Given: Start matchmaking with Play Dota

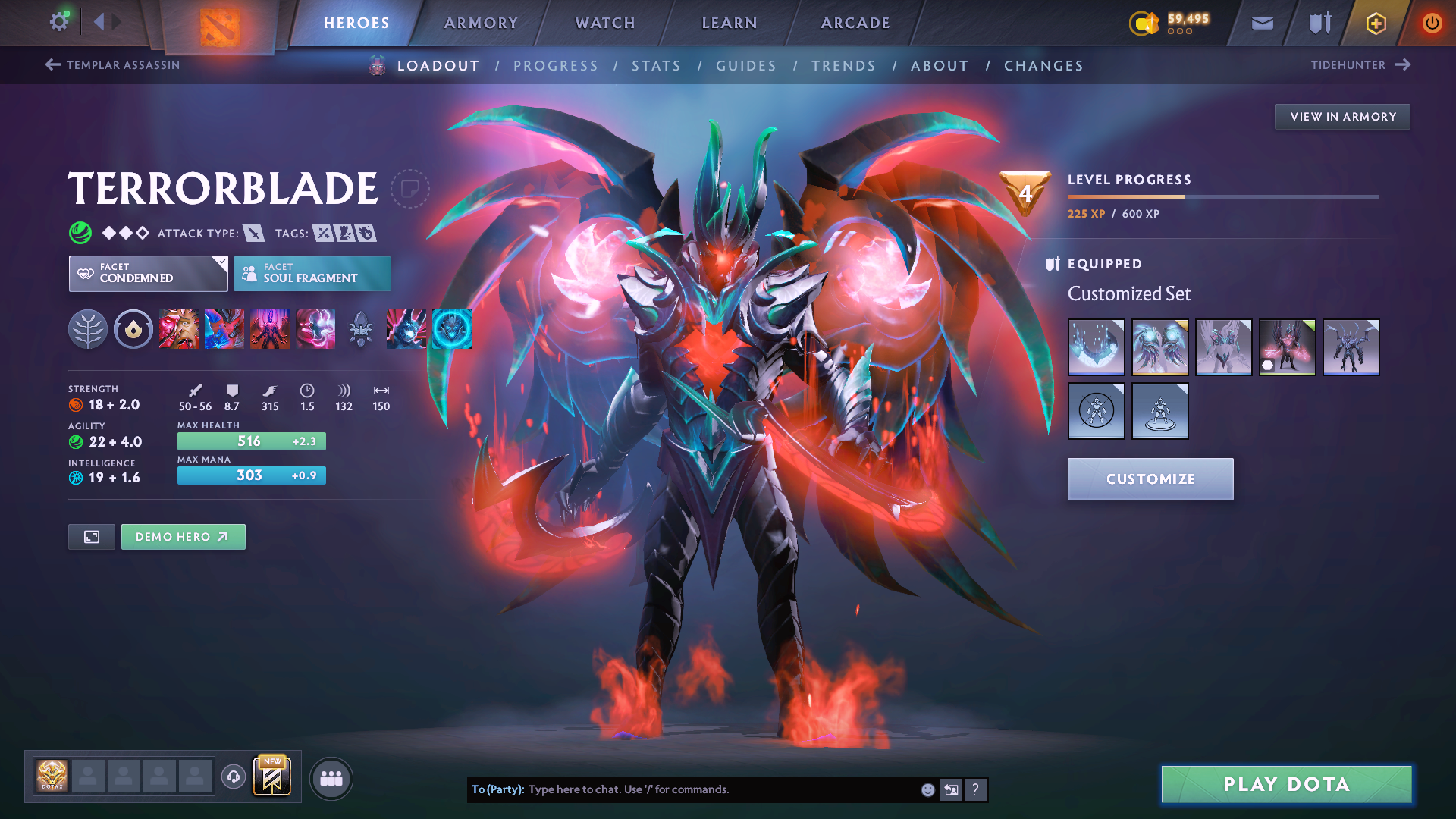Looking at the screenshot, I should tap(1286, 784).
